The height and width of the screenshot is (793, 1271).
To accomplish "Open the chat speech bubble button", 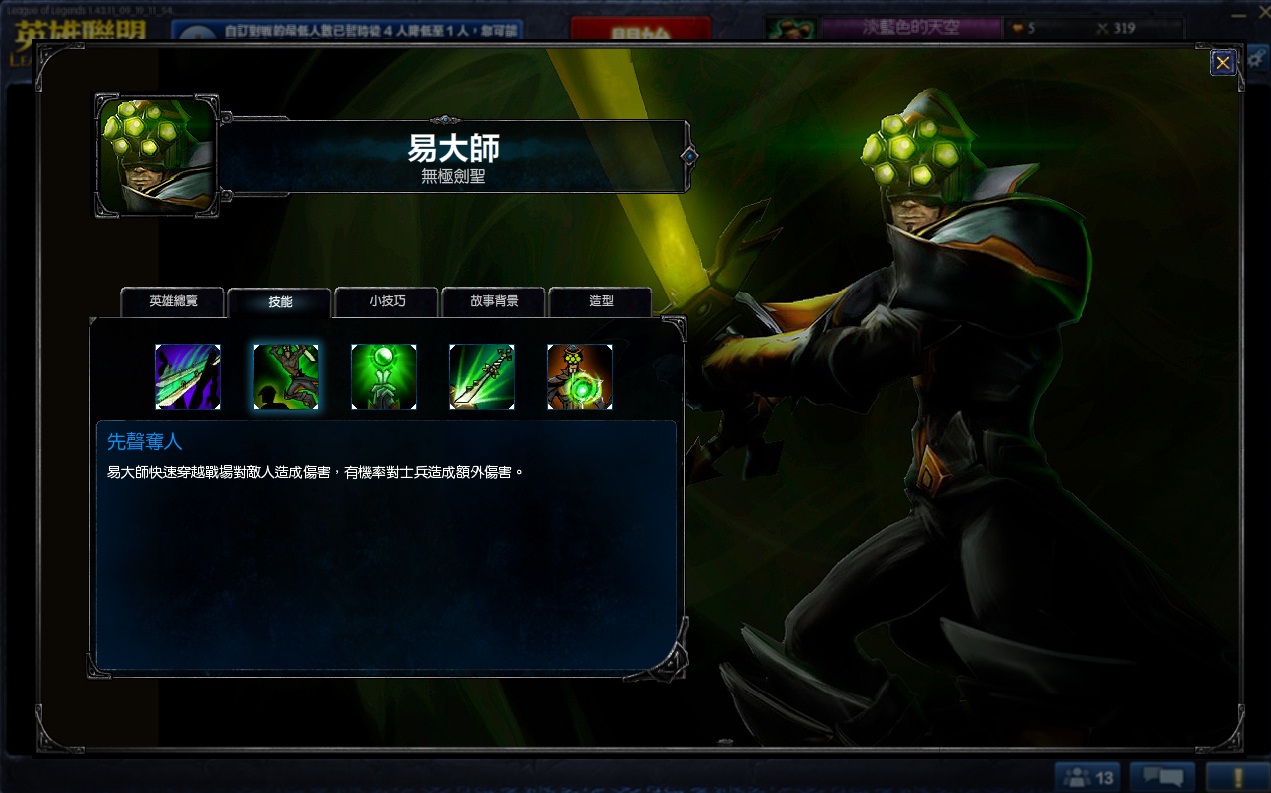I will (x=1162, y=777).
